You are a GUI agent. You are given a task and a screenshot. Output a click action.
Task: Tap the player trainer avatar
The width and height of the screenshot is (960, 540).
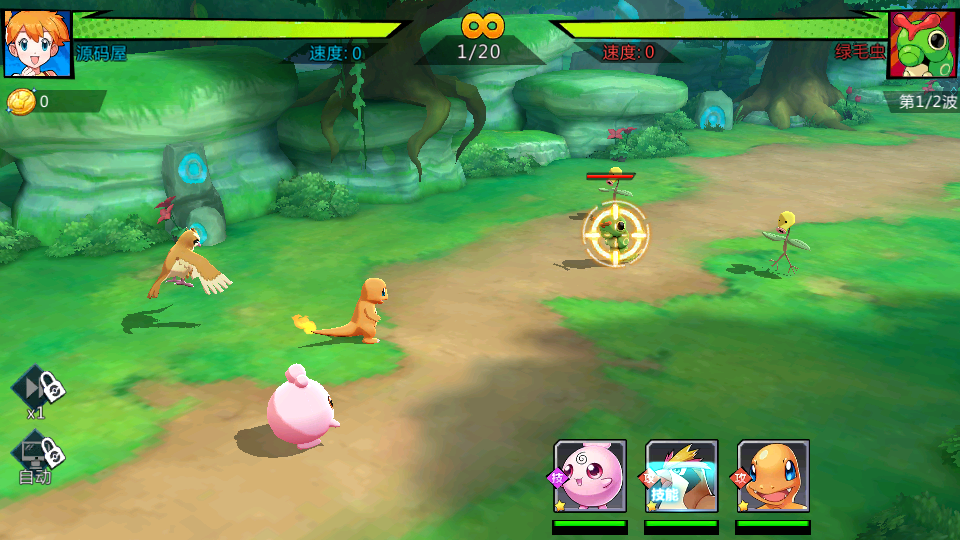click(37, 44)
